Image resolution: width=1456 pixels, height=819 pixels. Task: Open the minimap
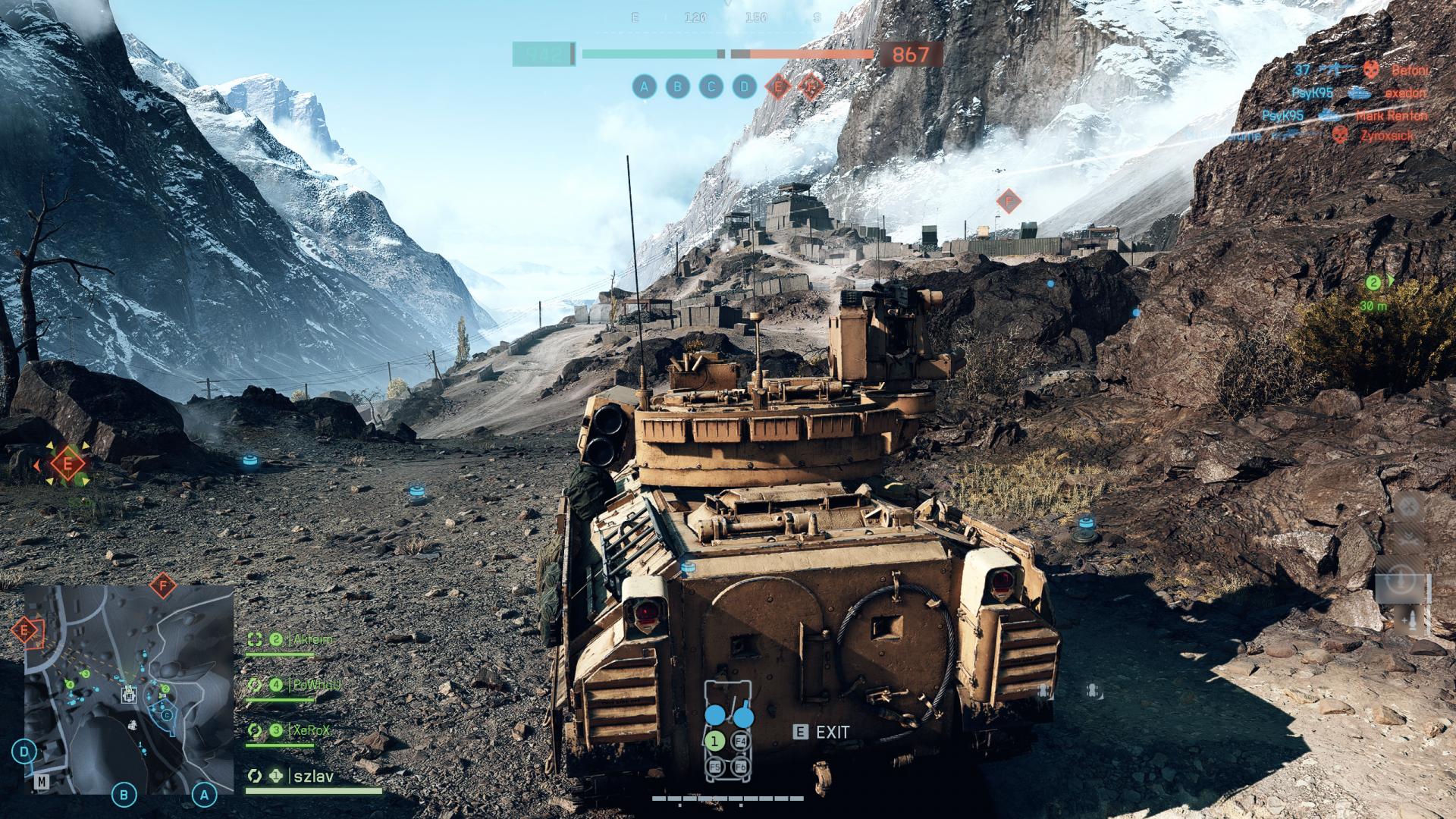(129, 689)
